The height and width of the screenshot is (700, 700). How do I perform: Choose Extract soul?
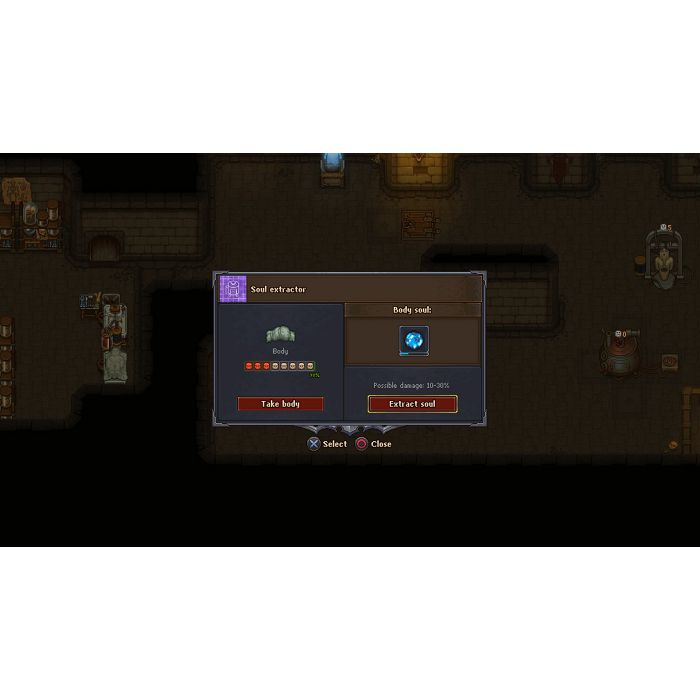tap(412, 404)
